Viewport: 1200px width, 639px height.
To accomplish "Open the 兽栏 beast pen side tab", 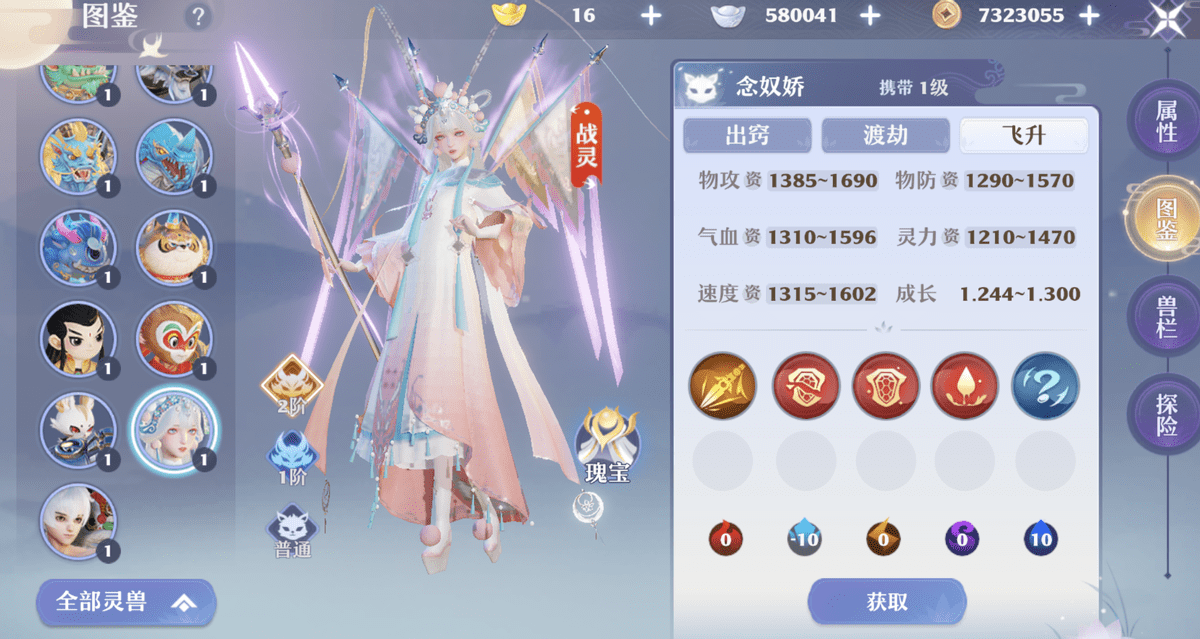I will pyautogui.click(x=1166, y=316).
